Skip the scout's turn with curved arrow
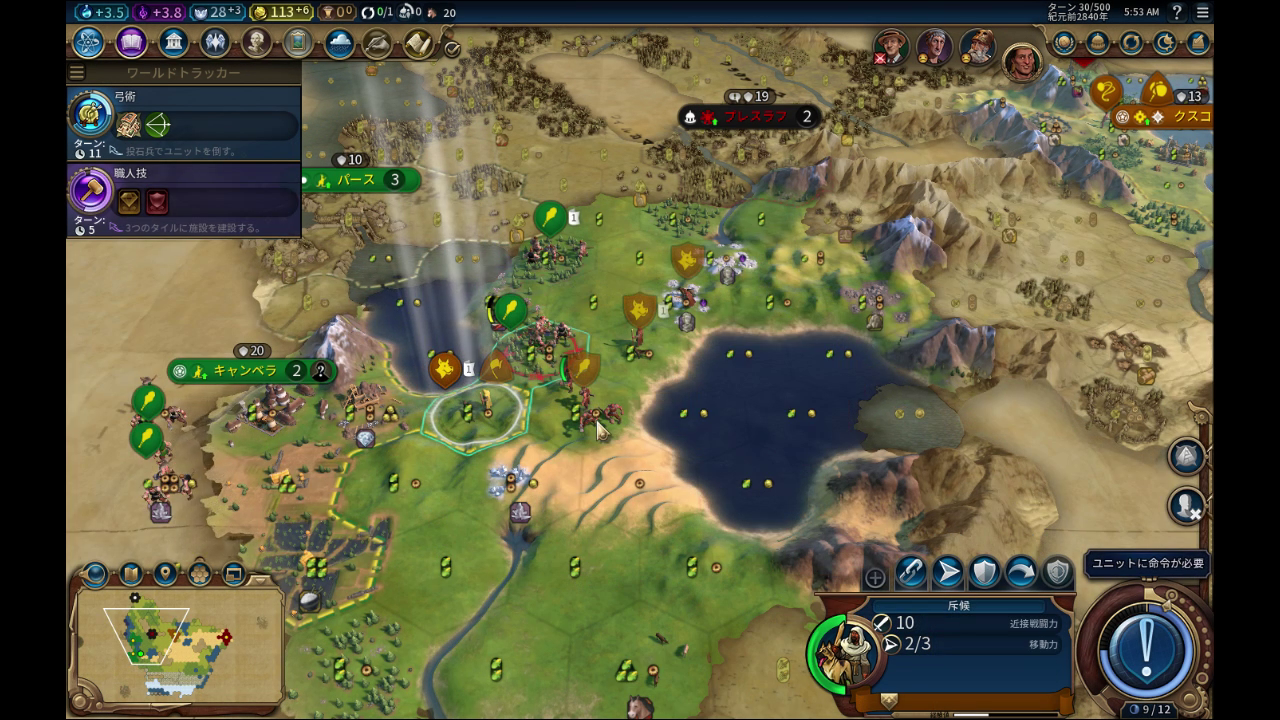1280x720 pixels. pos(1021,572)
